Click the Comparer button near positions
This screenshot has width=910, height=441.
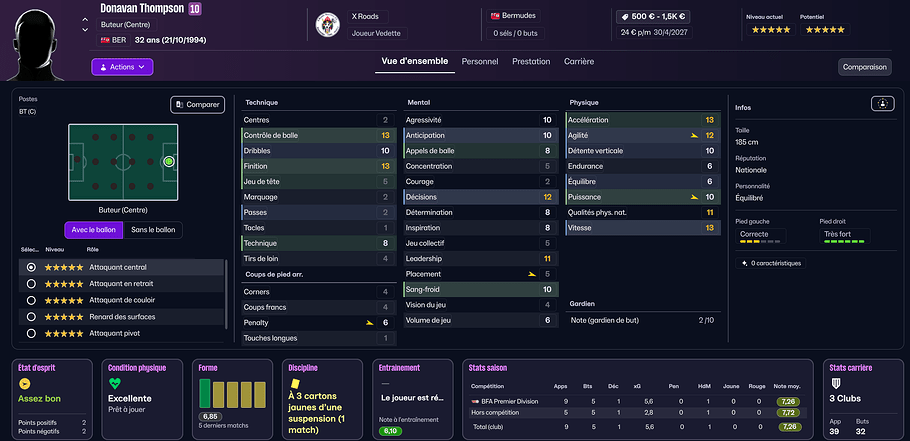[x=197, y=104]
